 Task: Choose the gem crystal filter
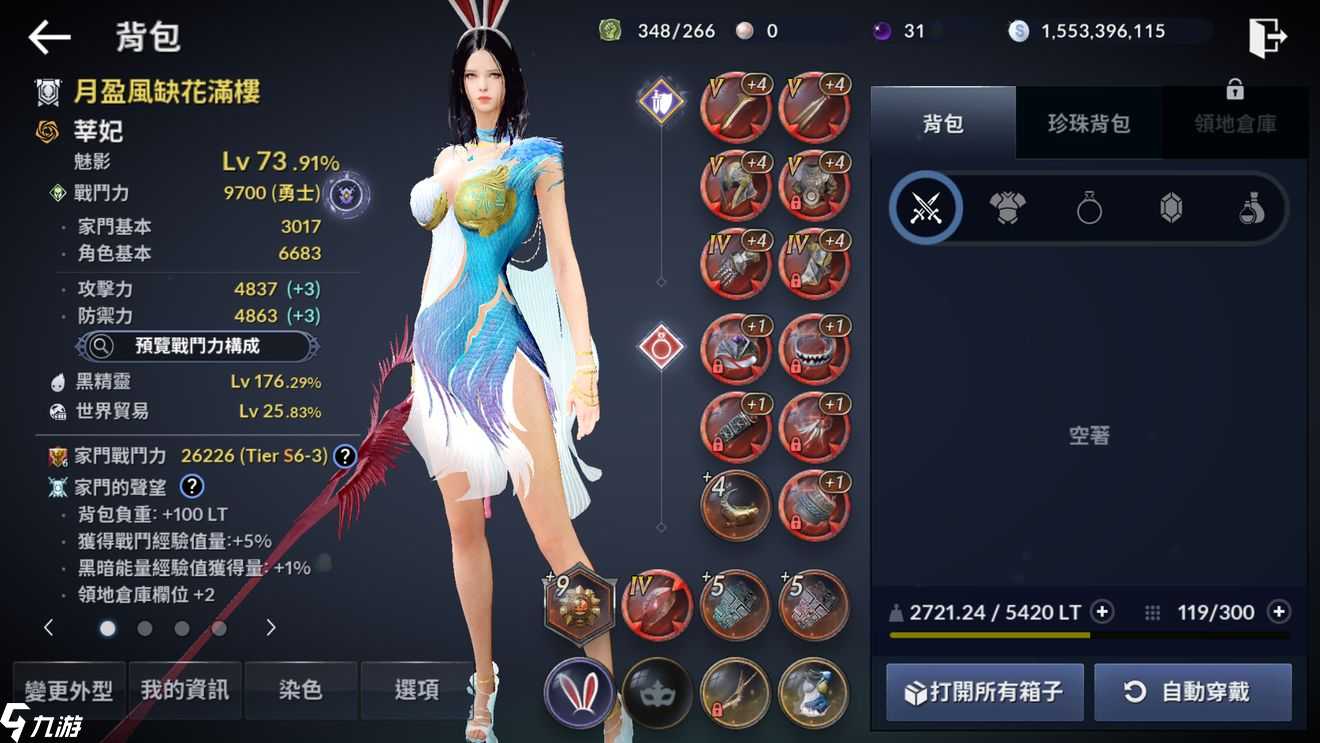pyautogui.click(x=1171, y=210)
